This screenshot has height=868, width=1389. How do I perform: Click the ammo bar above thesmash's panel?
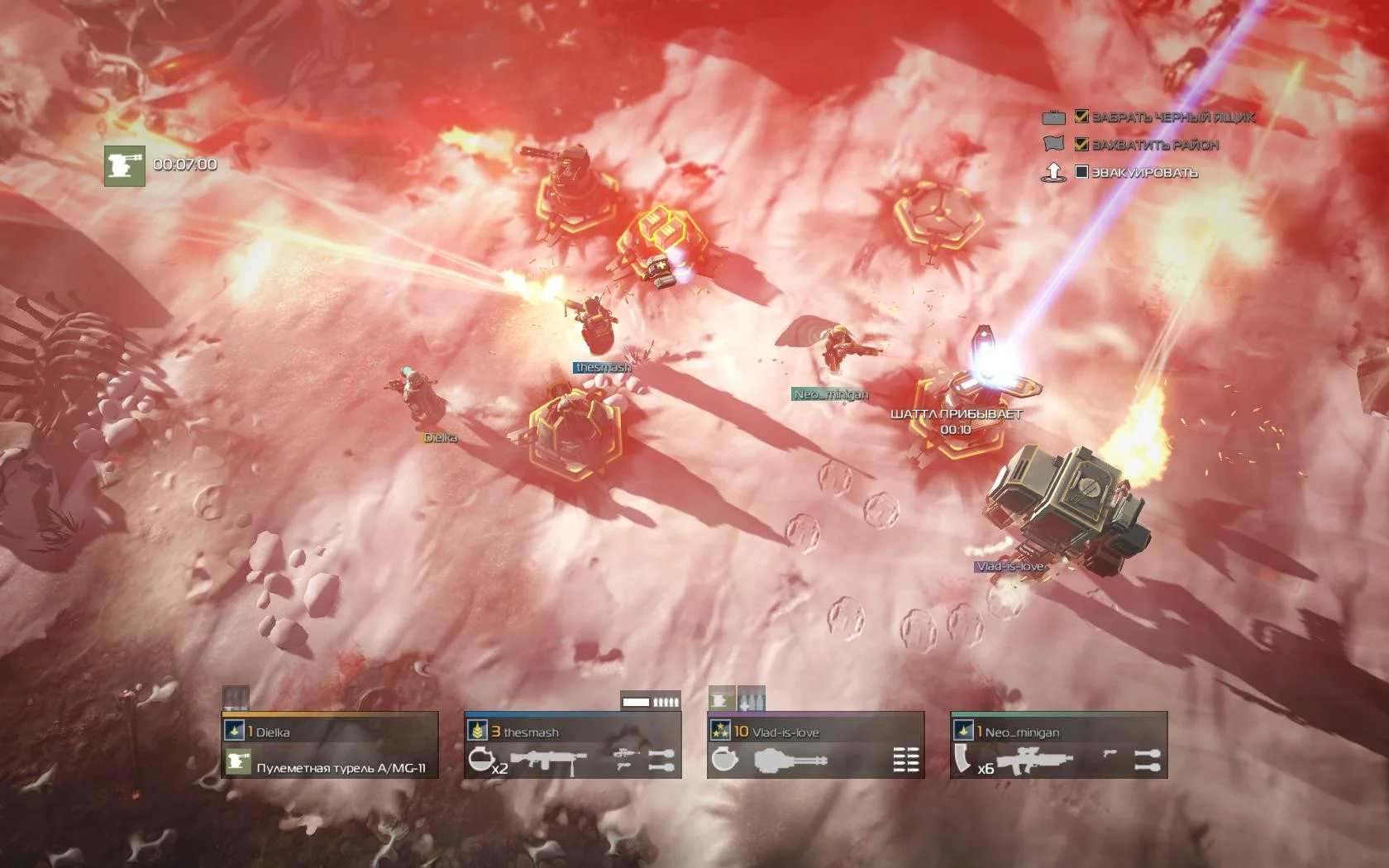pyautogui.click(x=651, y=702)
